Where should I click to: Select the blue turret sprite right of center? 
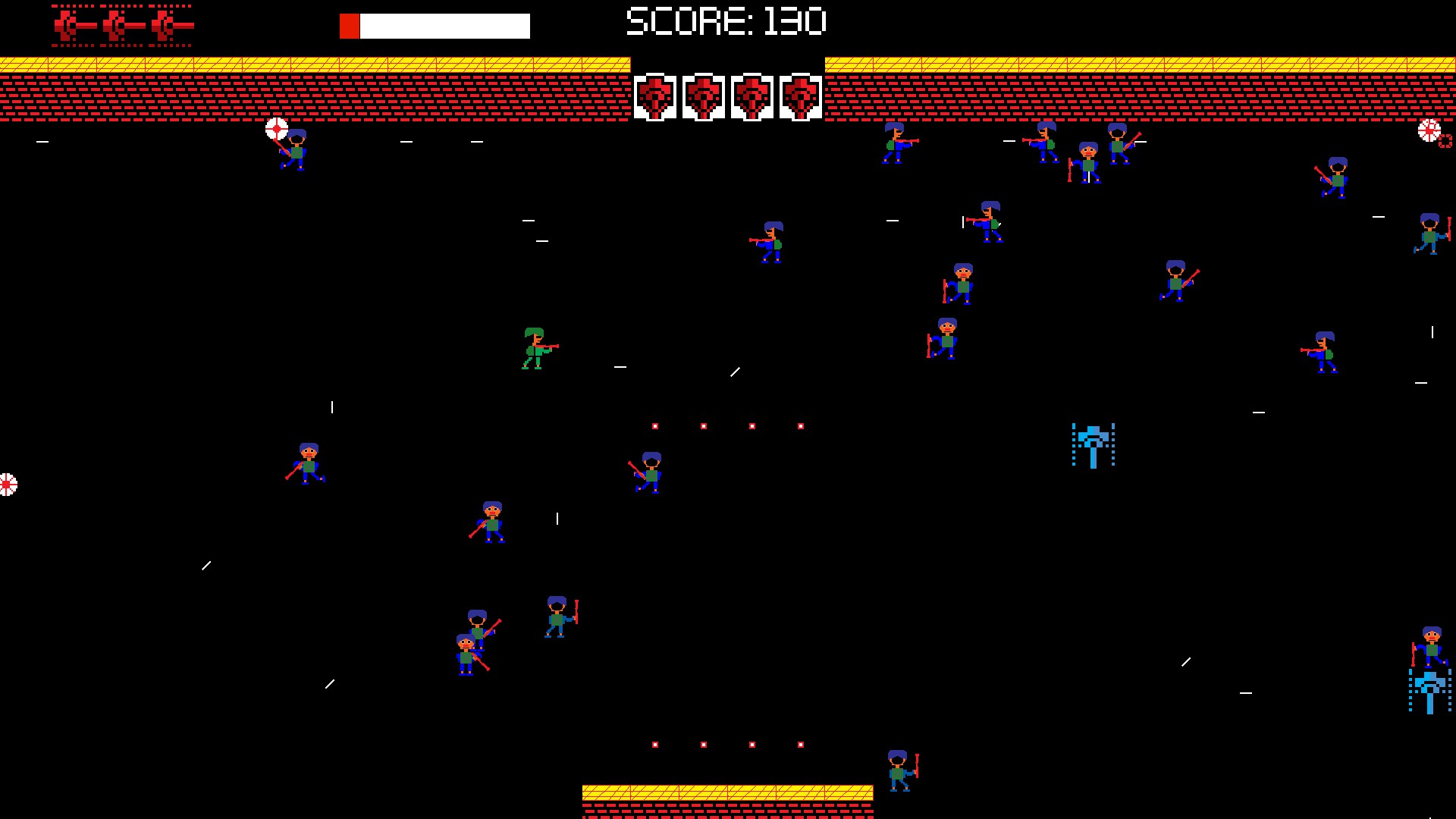tap(1094, 446)
